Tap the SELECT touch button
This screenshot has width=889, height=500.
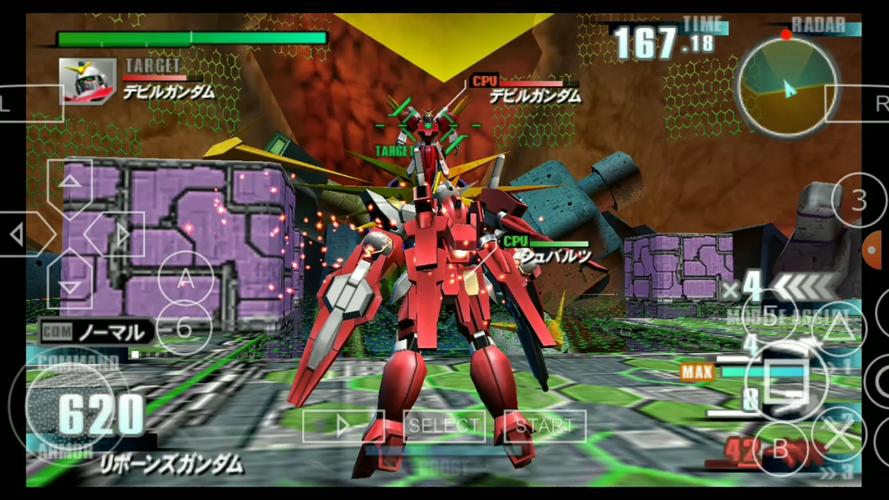(444, 425)
